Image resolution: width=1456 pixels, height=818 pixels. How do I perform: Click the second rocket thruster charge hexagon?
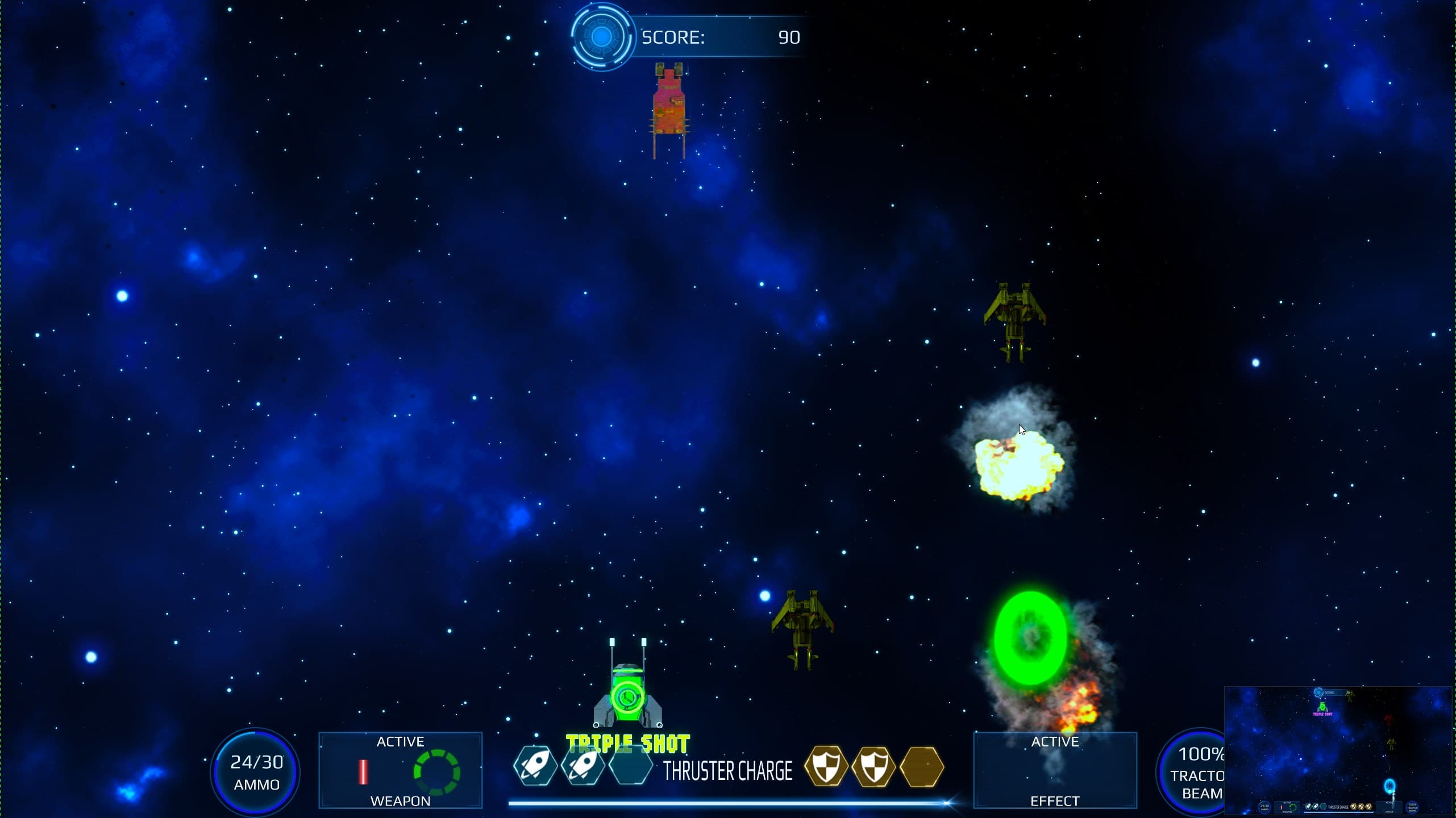pos(583,766)
